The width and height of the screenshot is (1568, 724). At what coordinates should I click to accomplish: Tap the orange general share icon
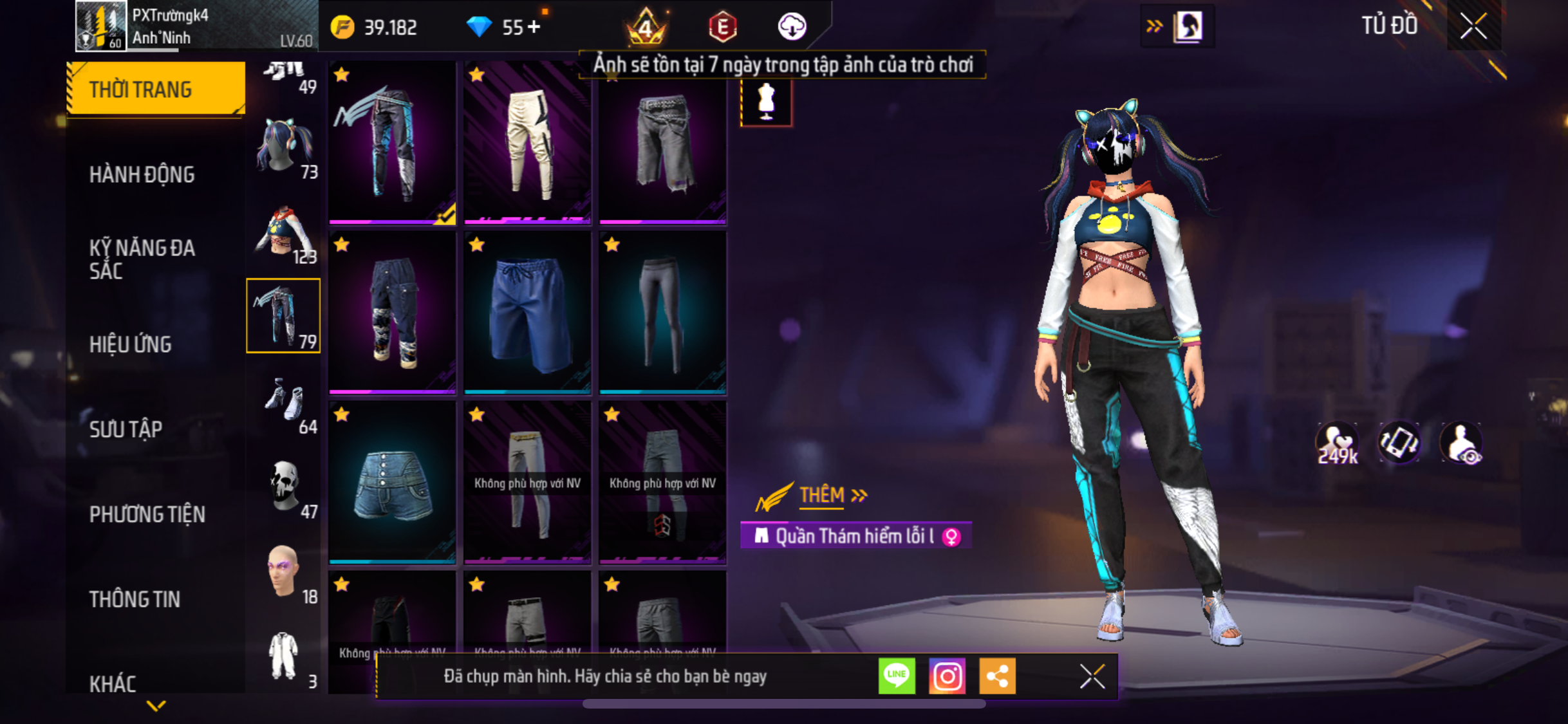[997, 676]
